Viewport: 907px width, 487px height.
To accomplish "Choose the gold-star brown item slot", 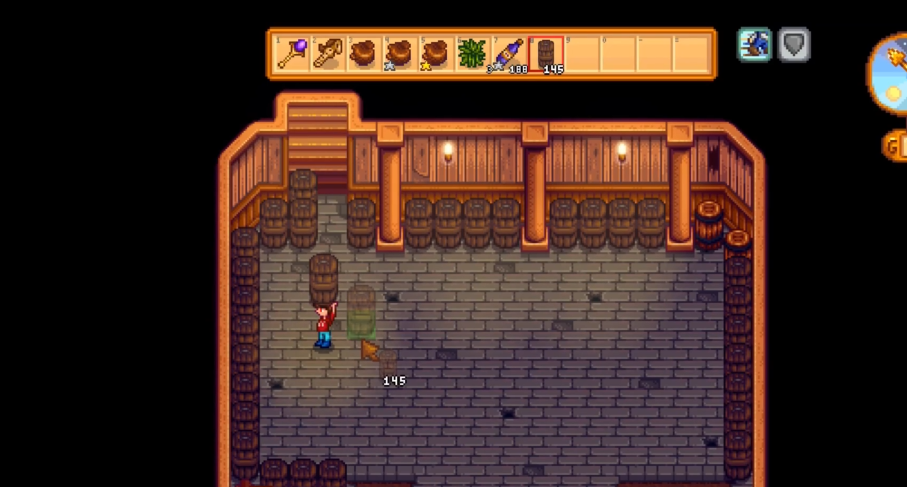I will pyautogui.click(x=435, y=53).
